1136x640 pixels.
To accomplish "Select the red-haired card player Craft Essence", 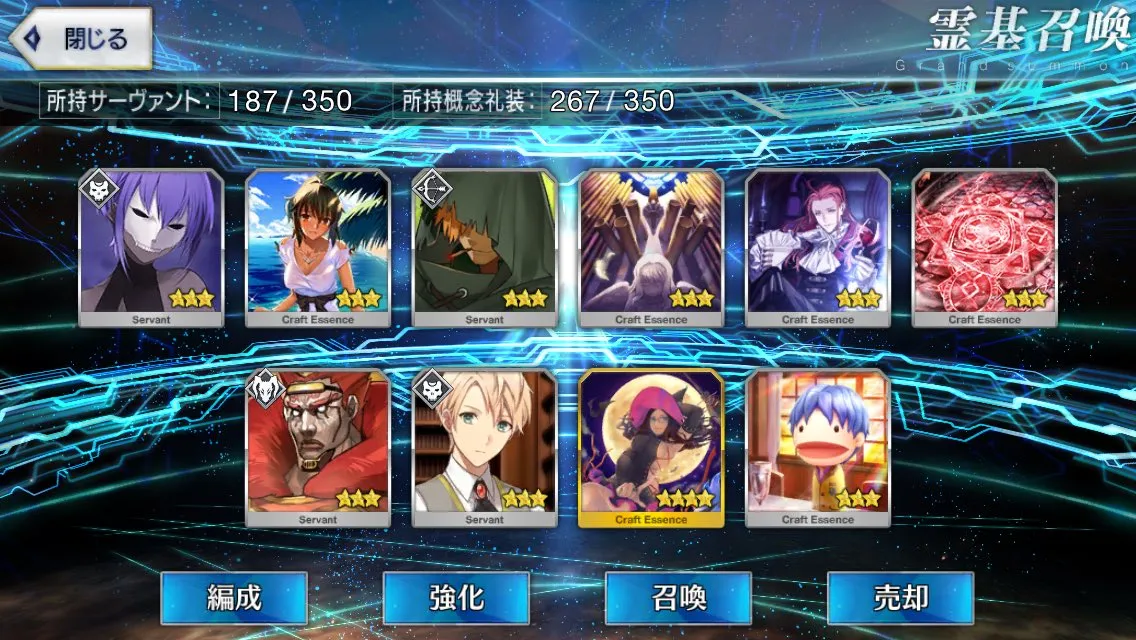I will coord(818,247).
